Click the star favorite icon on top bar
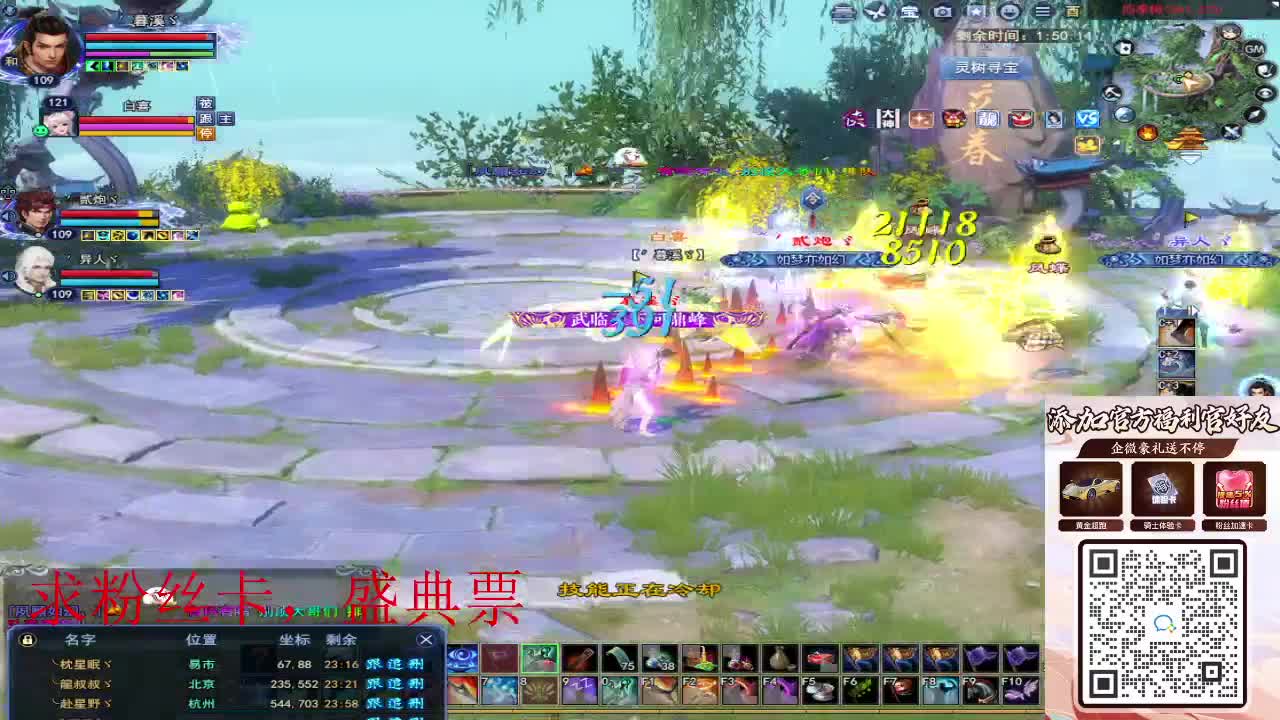 975,9
